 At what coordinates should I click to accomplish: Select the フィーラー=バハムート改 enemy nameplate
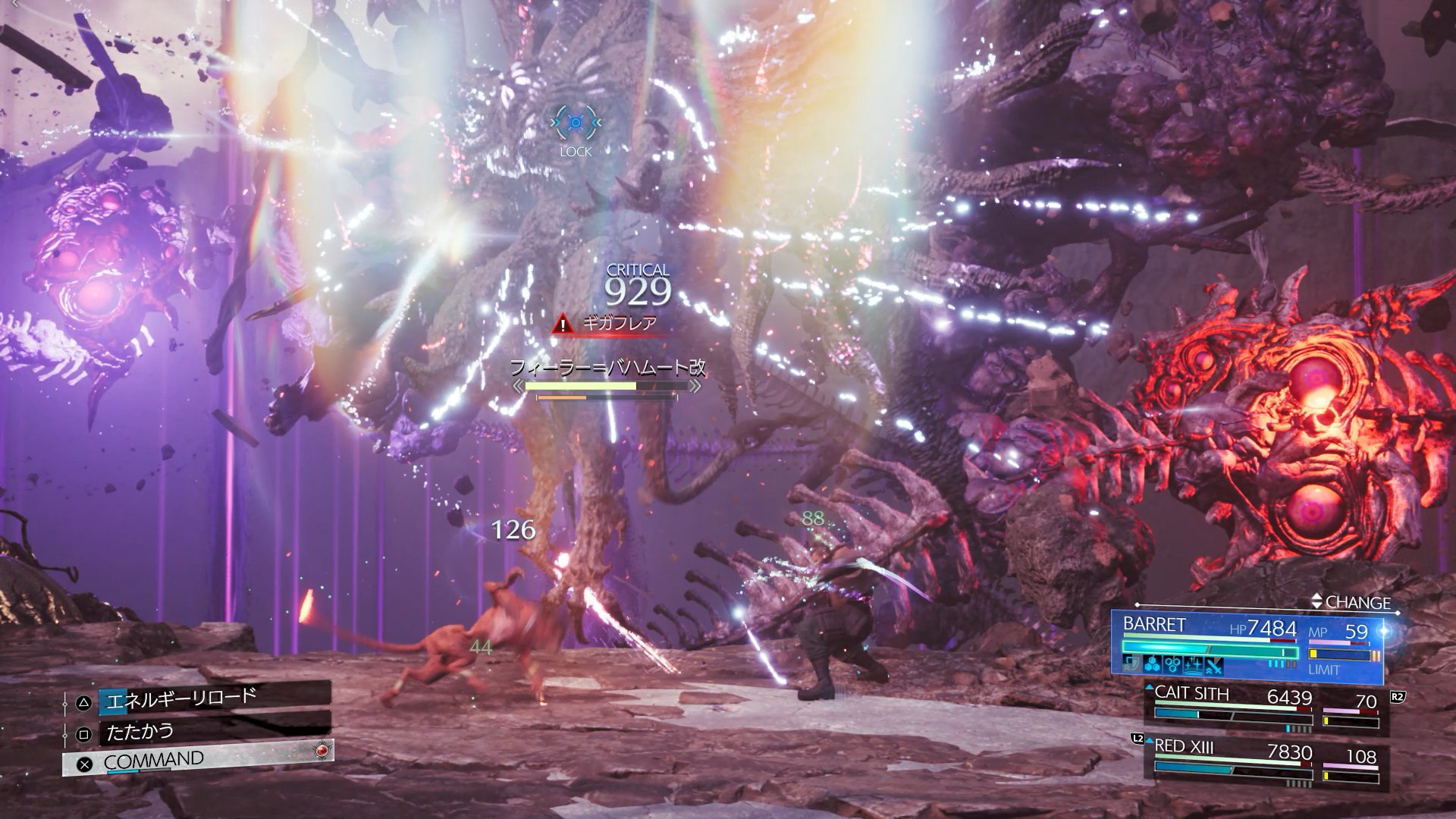[x=608, y=369]
